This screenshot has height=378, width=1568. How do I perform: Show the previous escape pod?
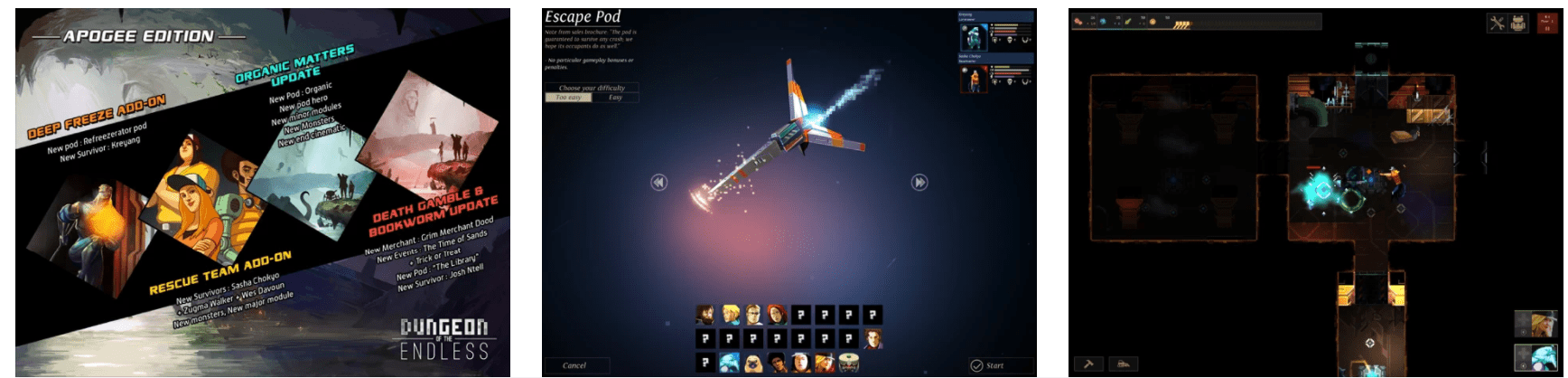pyautogui.click(x=658, y=183)
